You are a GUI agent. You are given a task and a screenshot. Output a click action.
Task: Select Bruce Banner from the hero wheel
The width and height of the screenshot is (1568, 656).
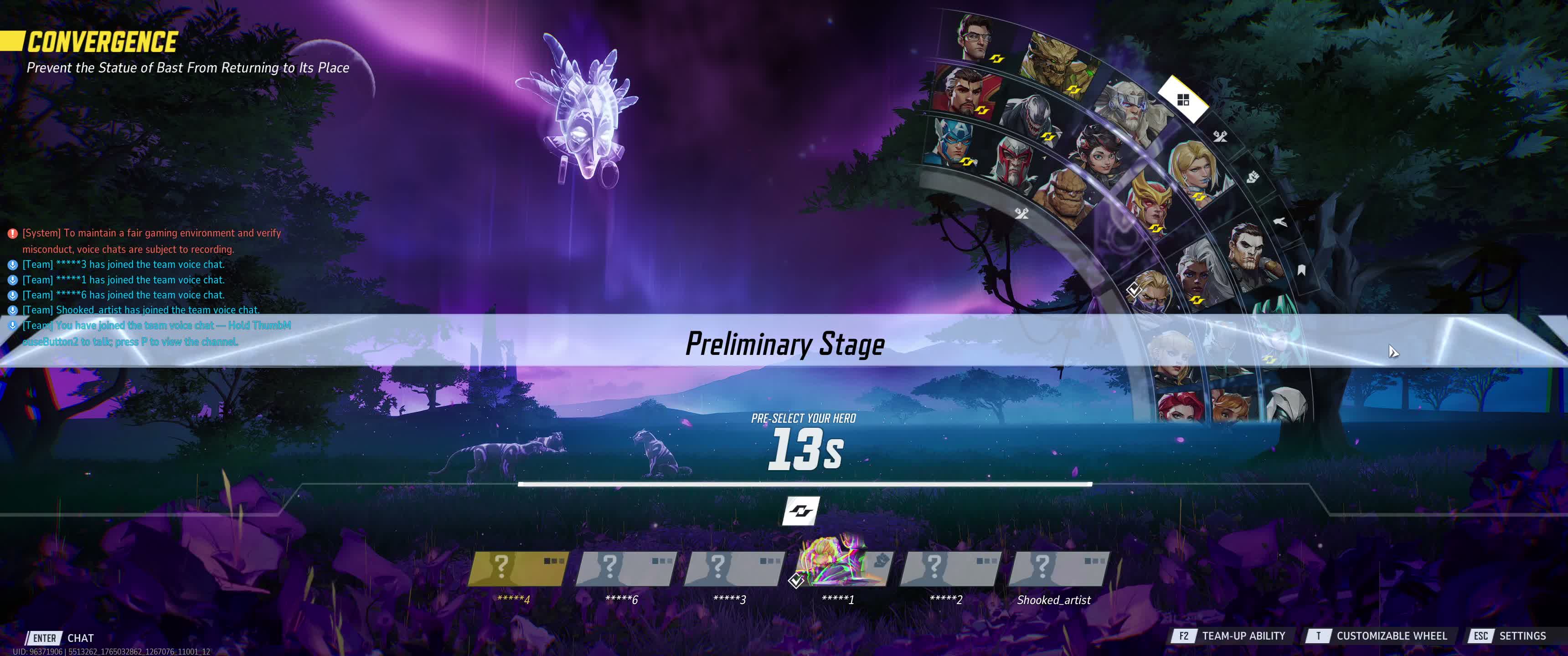coord(976,38)
